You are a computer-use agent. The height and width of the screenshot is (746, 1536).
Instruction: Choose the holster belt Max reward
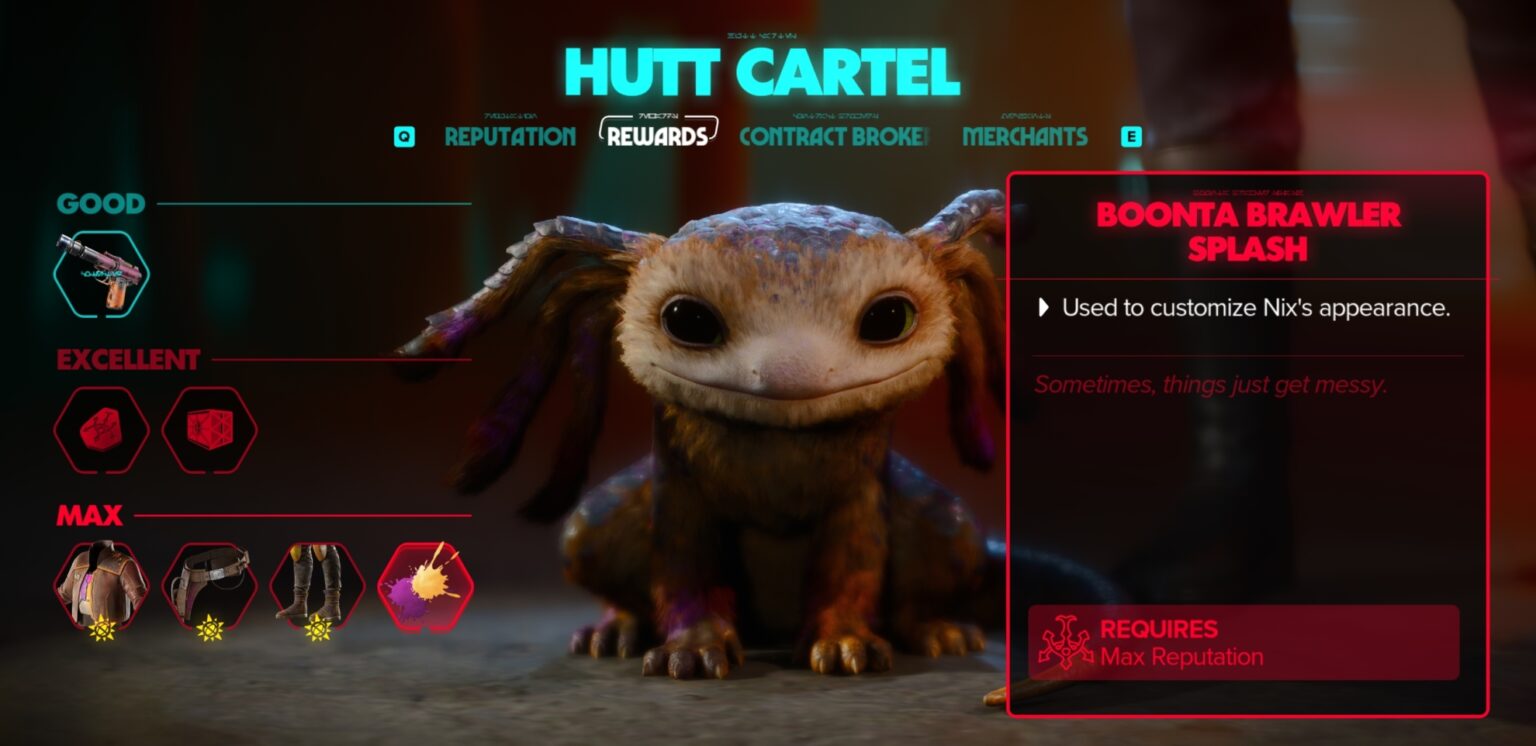pos(209,586)
